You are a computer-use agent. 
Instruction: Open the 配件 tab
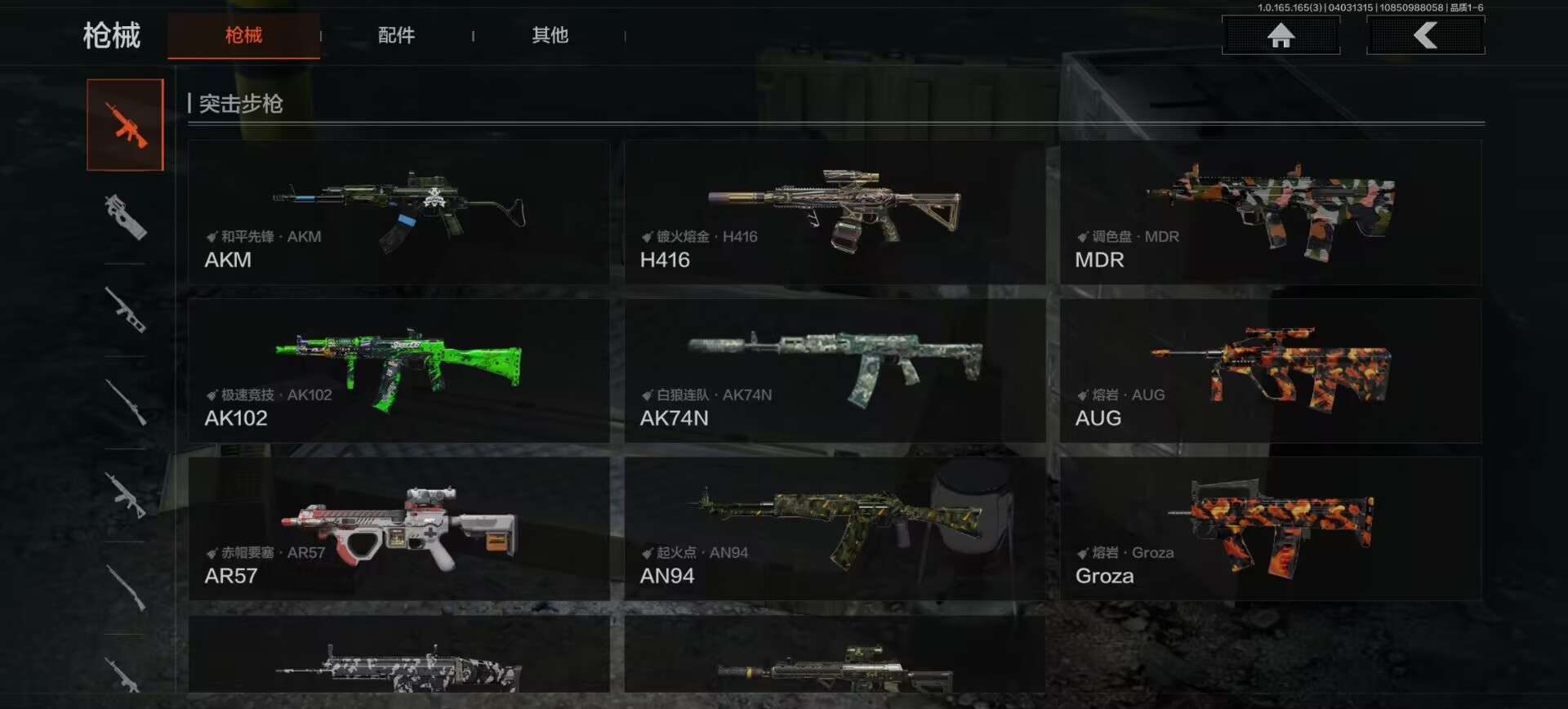(396, 35)
